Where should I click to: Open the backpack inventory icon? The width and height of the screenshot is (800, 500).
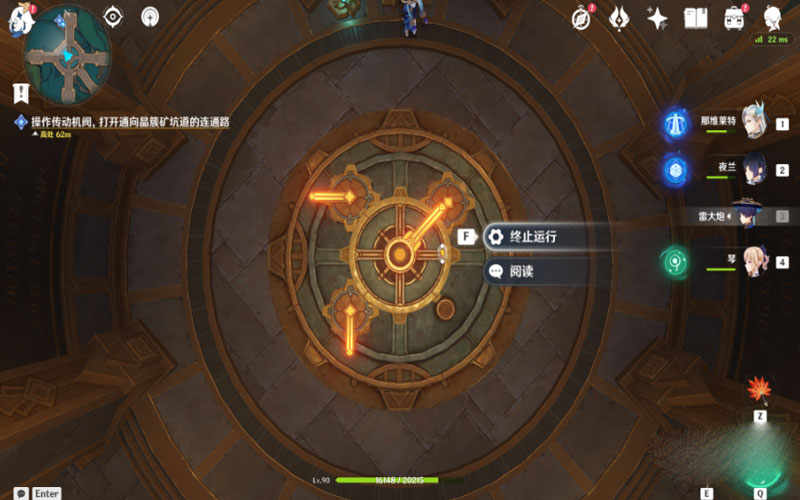(x=735, y=18)
